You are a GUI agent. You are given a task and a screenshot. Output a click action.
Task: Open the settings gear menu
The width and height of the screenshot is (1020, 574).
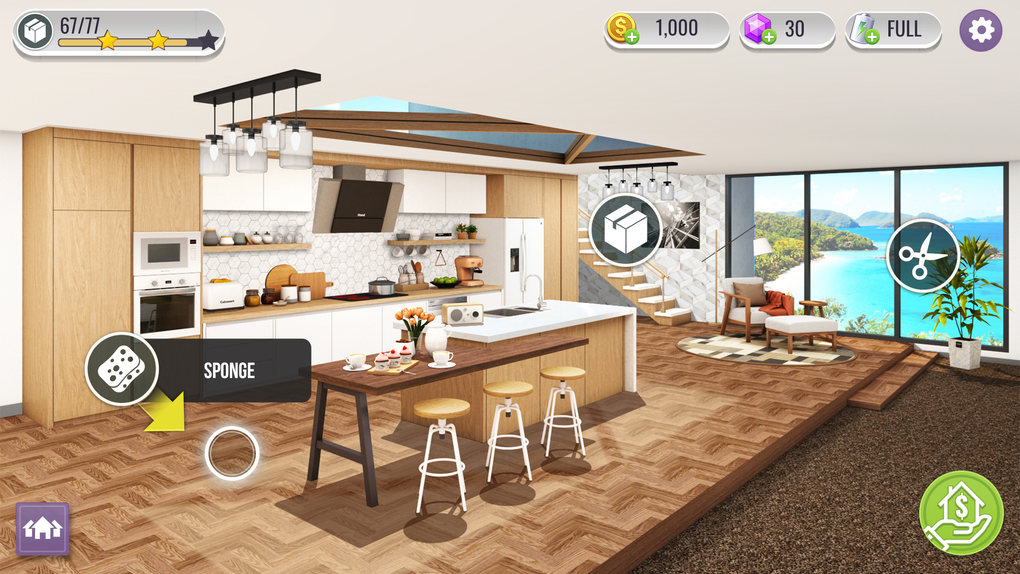click(x=980, y=31)
